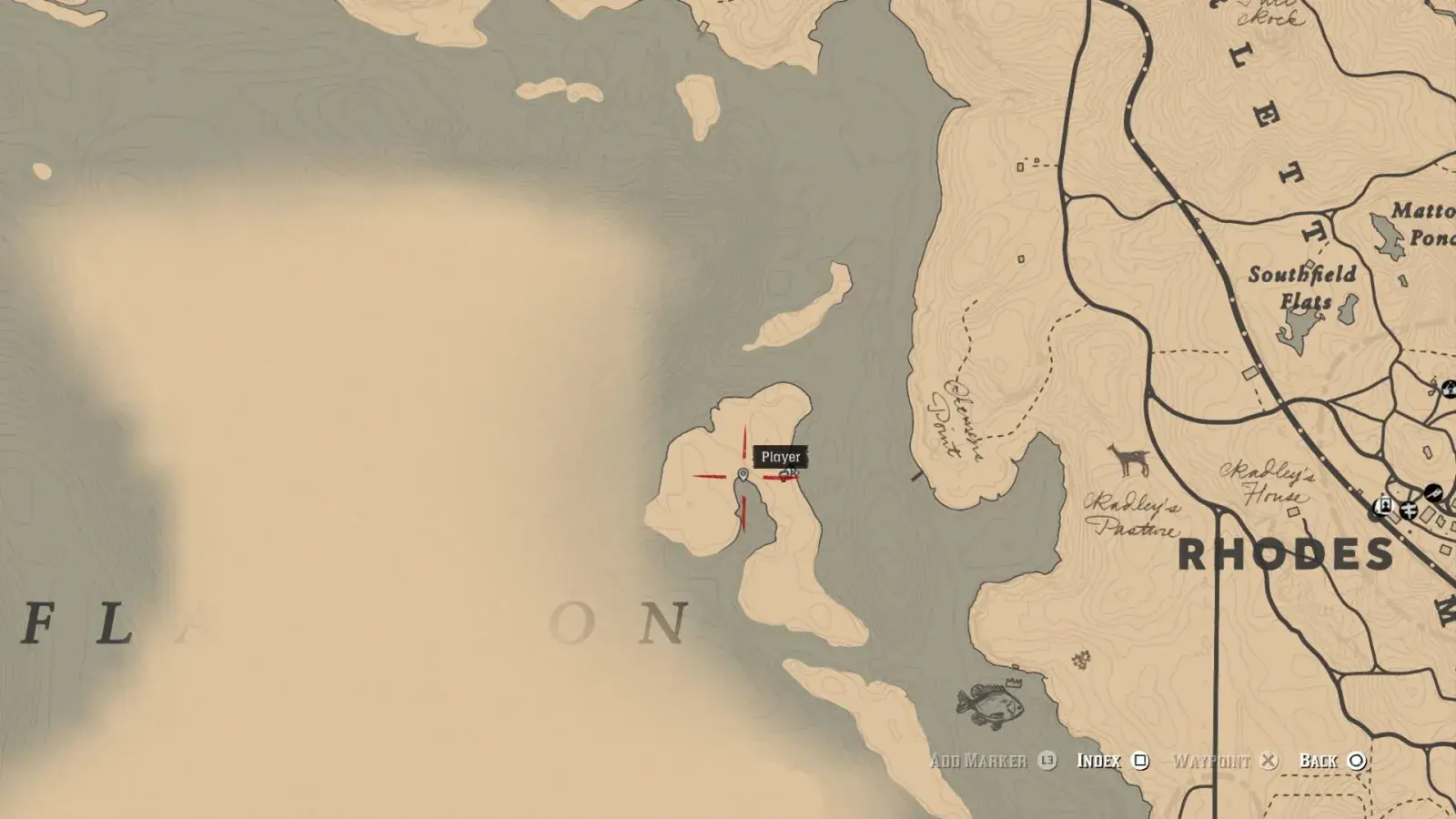
Task: Open the map Index
Action: tap(1112, 761)
